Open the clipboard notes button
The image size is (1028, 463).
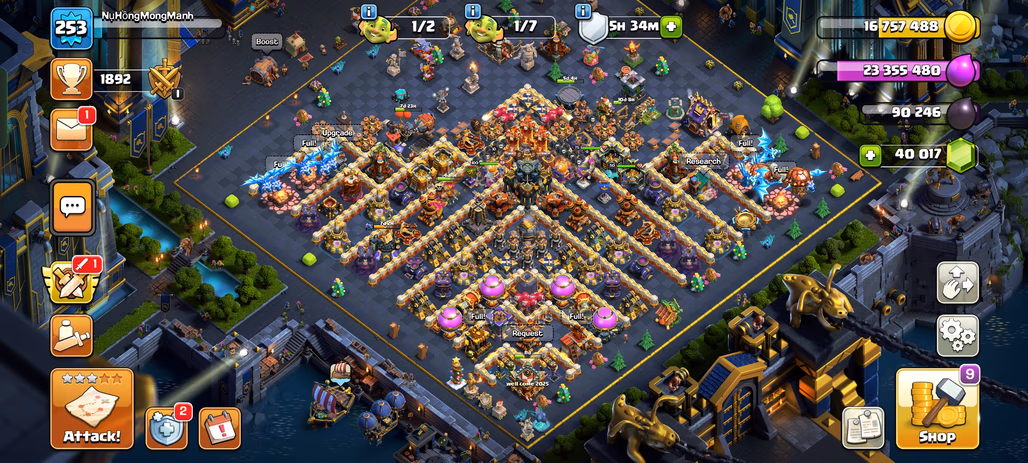click(862, 427)
